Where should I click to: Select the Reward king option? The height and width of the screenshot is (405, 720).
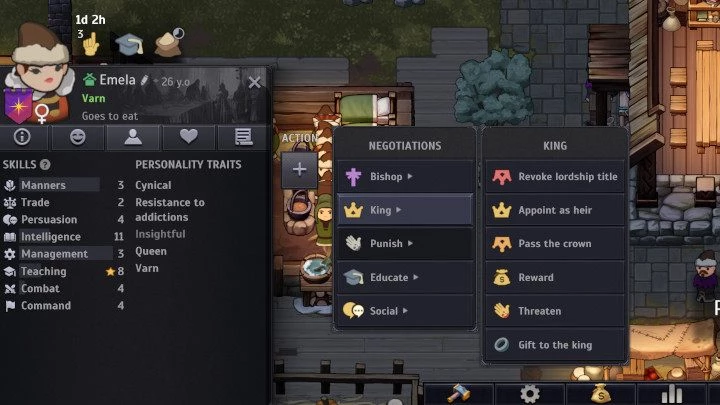point(555,277)
